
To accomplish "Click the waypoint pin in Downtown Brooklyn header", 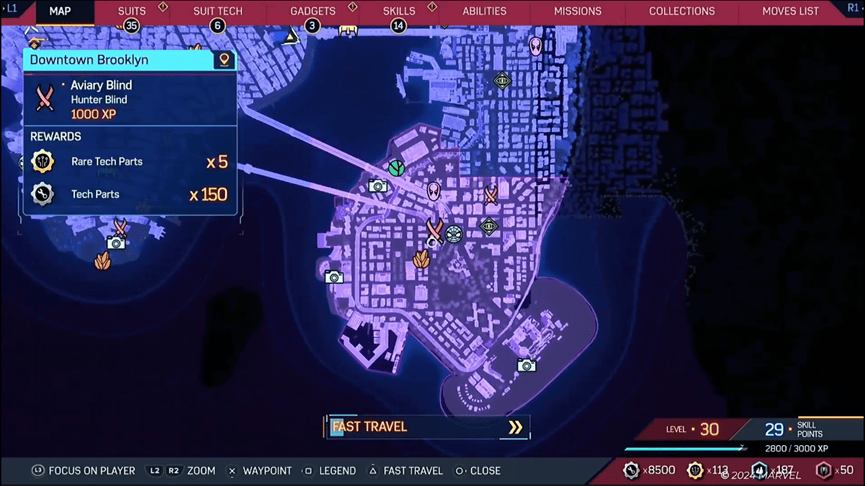I will coord(224,60).
